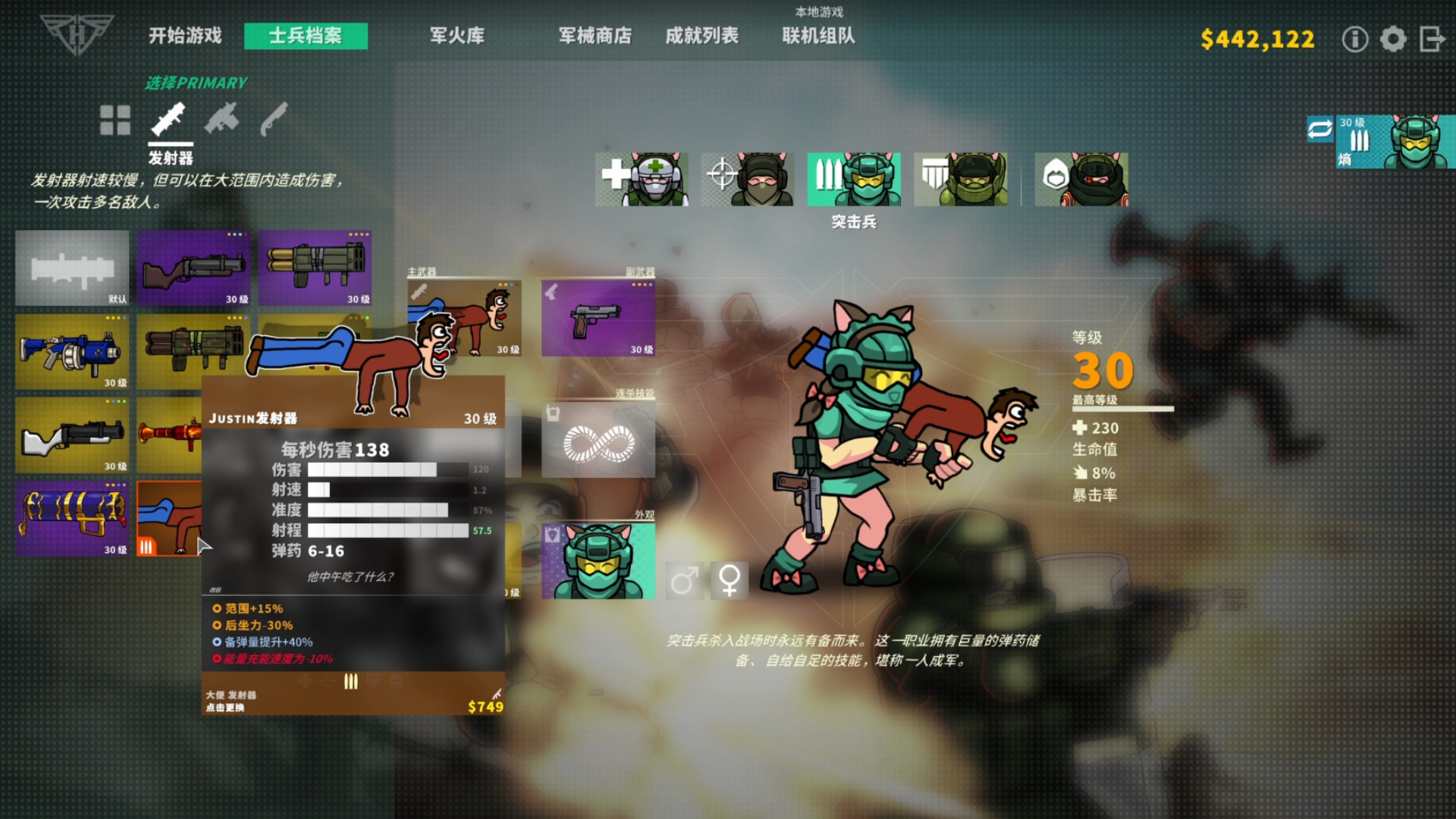Choose the female gender symbol
This screenshot has height=819, width=1456.
click(x=730, y=581)
